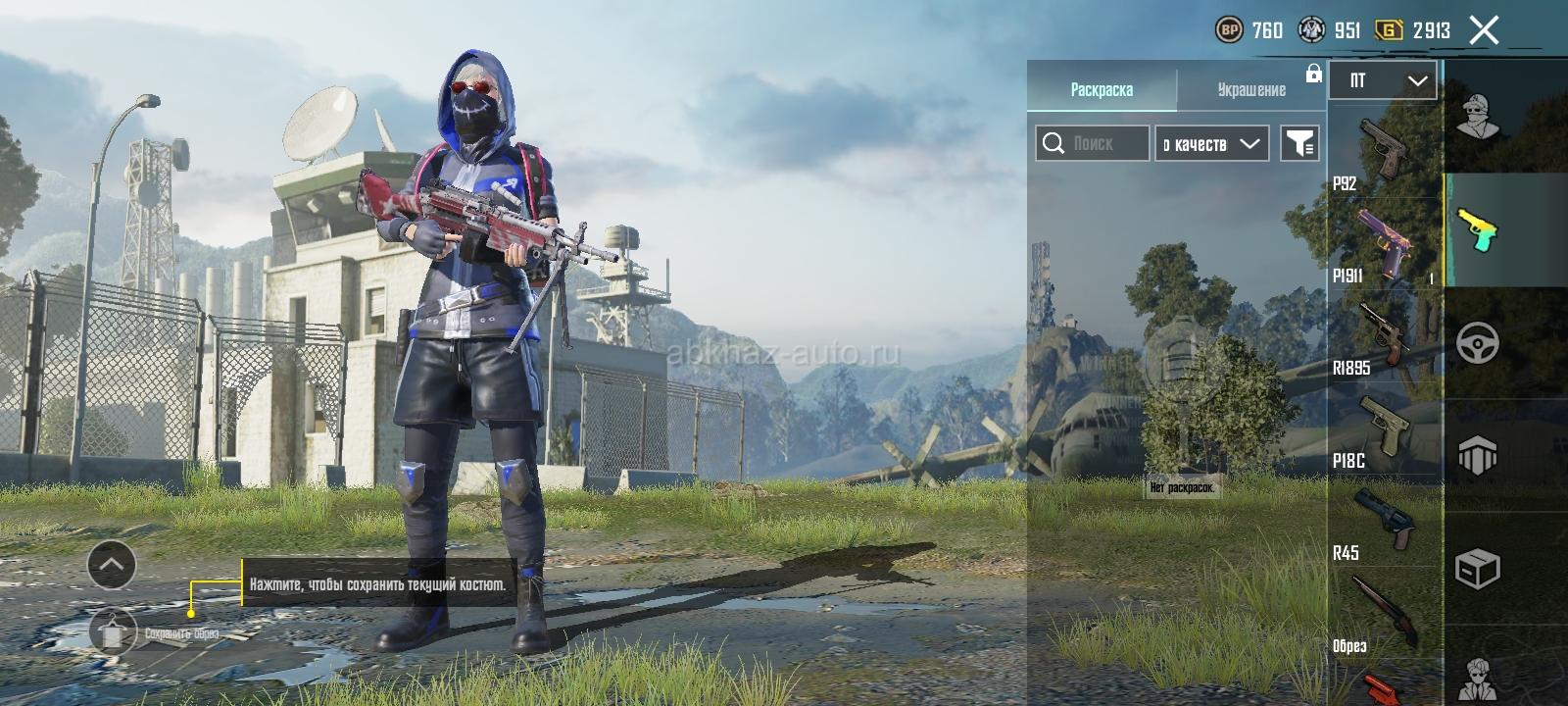Viewport: 1568px width, 706px height.
Task: Select the weapon skins category pistol icon
Action: pos(1478,230)
